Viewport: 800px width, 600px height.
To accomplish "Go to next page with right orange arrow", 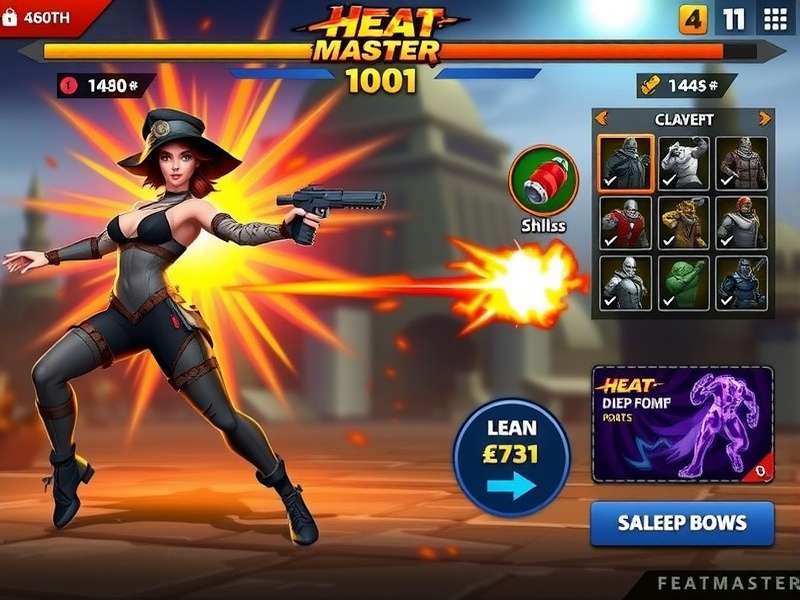I will [x=765, y=118].
